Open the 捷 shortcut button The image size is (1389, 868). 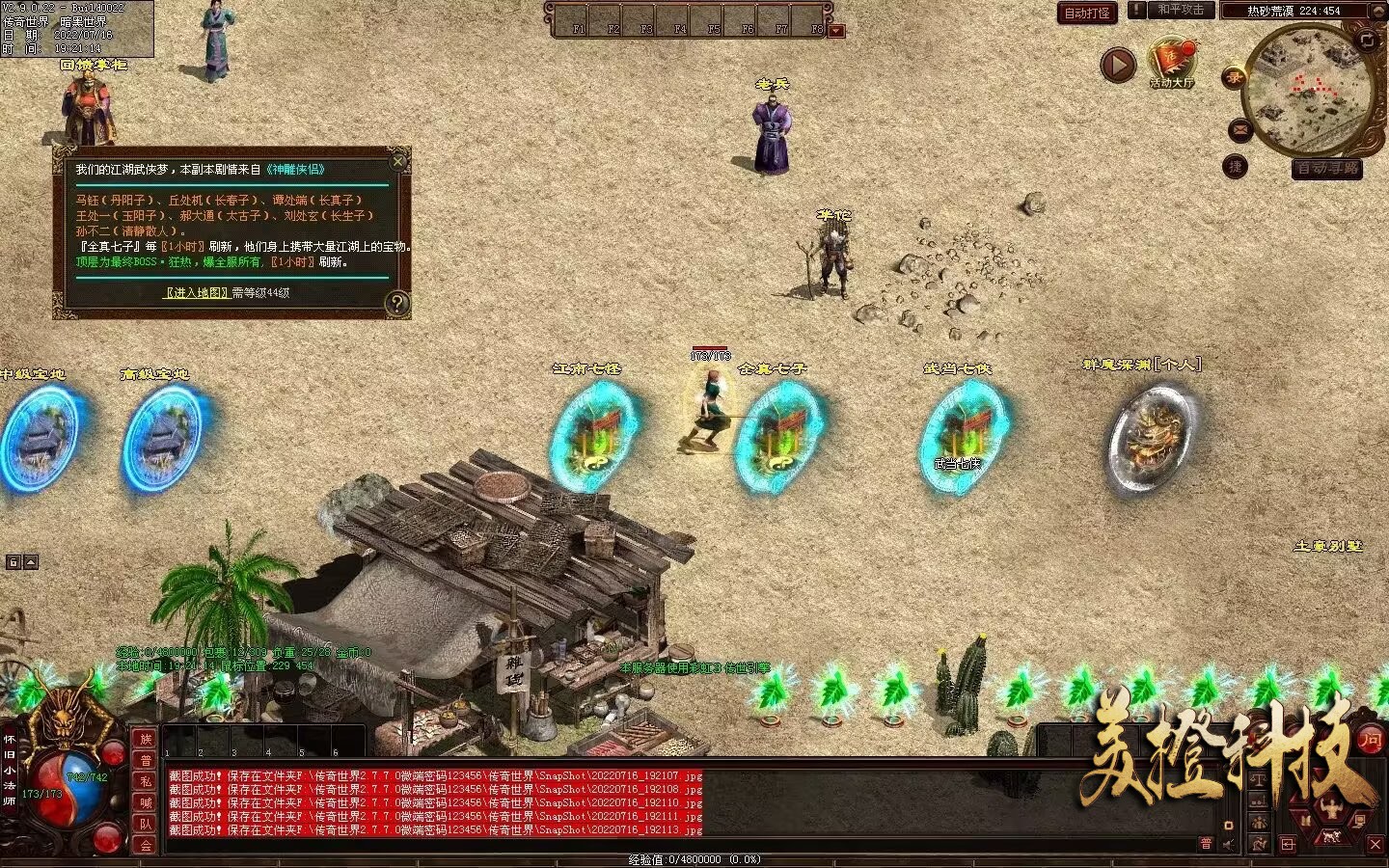[x=1235, y=167]
